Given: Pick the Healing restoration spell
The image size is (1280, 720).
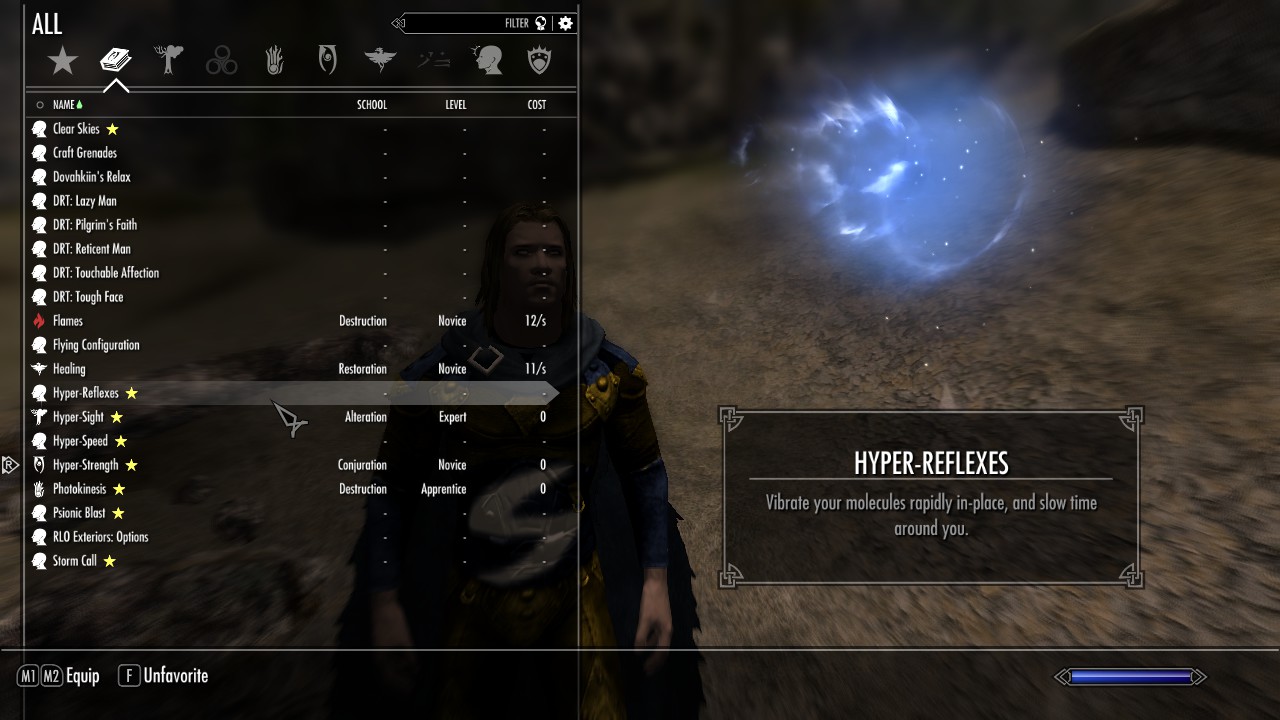Looking at the screenshot, I should (69, 369).
